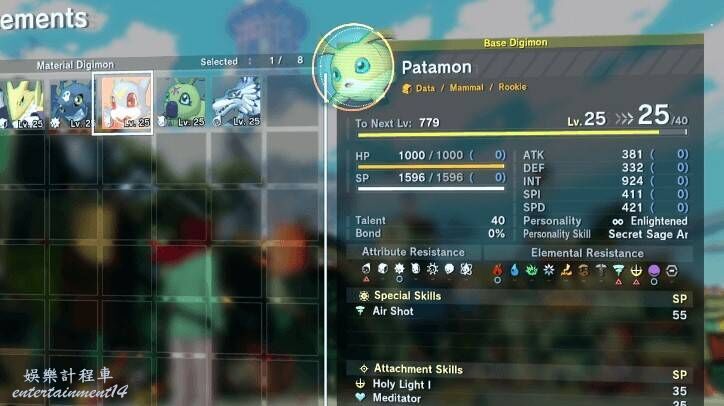The width and height of the screenshot is (724, 406).
Task: Select the Meditator attachment skill row
Action: (520, 398)
